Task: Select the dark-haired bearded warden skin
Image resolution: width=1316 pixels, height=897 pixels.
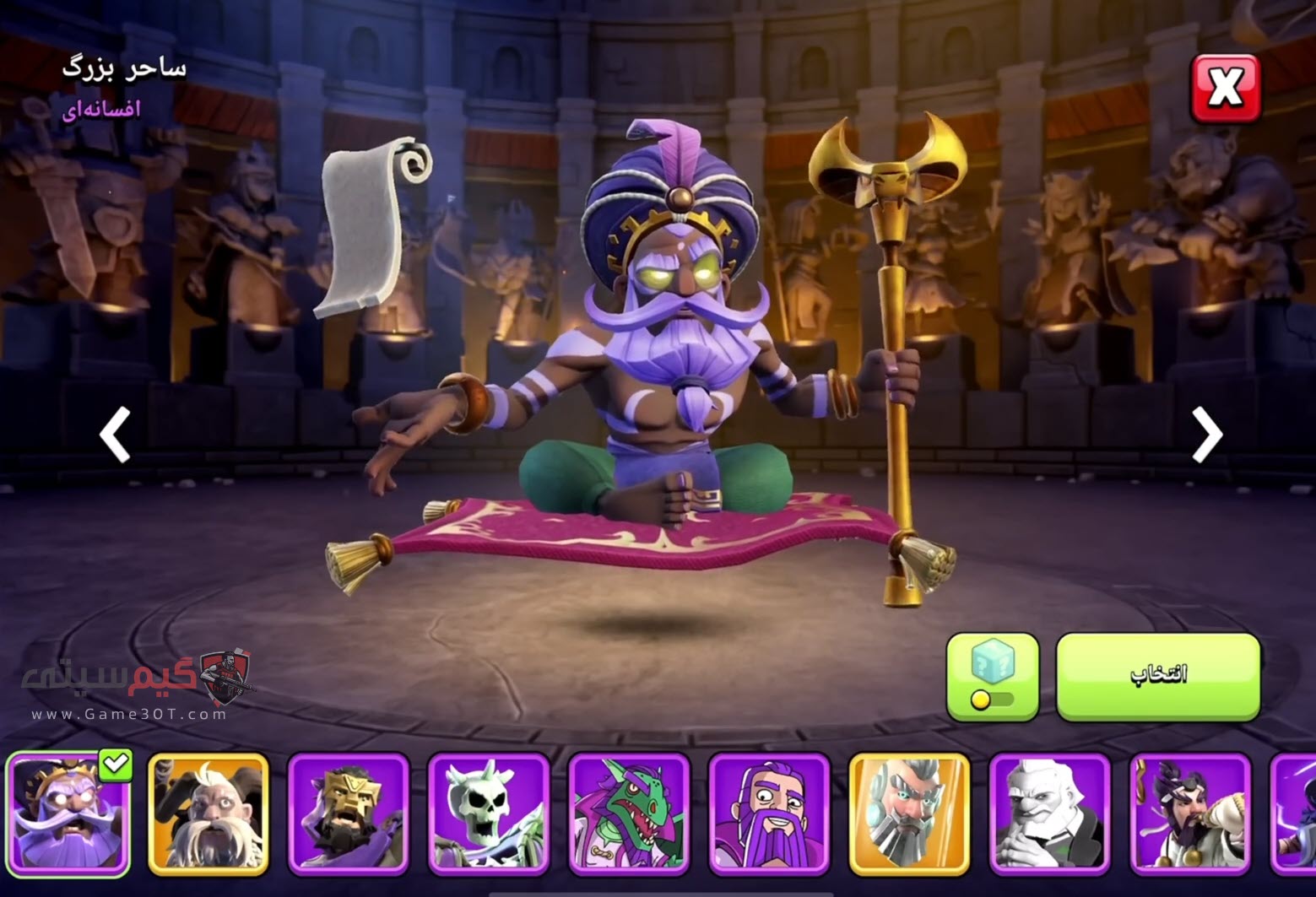Action: coord(1189,813)
